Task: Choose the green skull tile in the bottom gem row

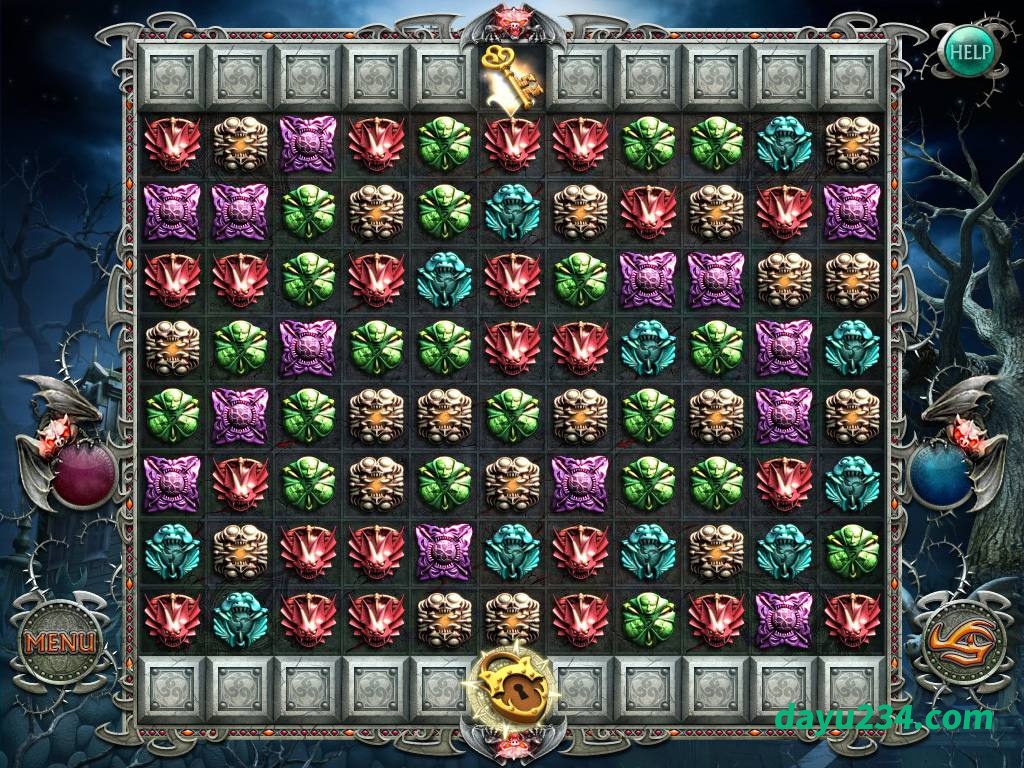Action: (647, 619)
